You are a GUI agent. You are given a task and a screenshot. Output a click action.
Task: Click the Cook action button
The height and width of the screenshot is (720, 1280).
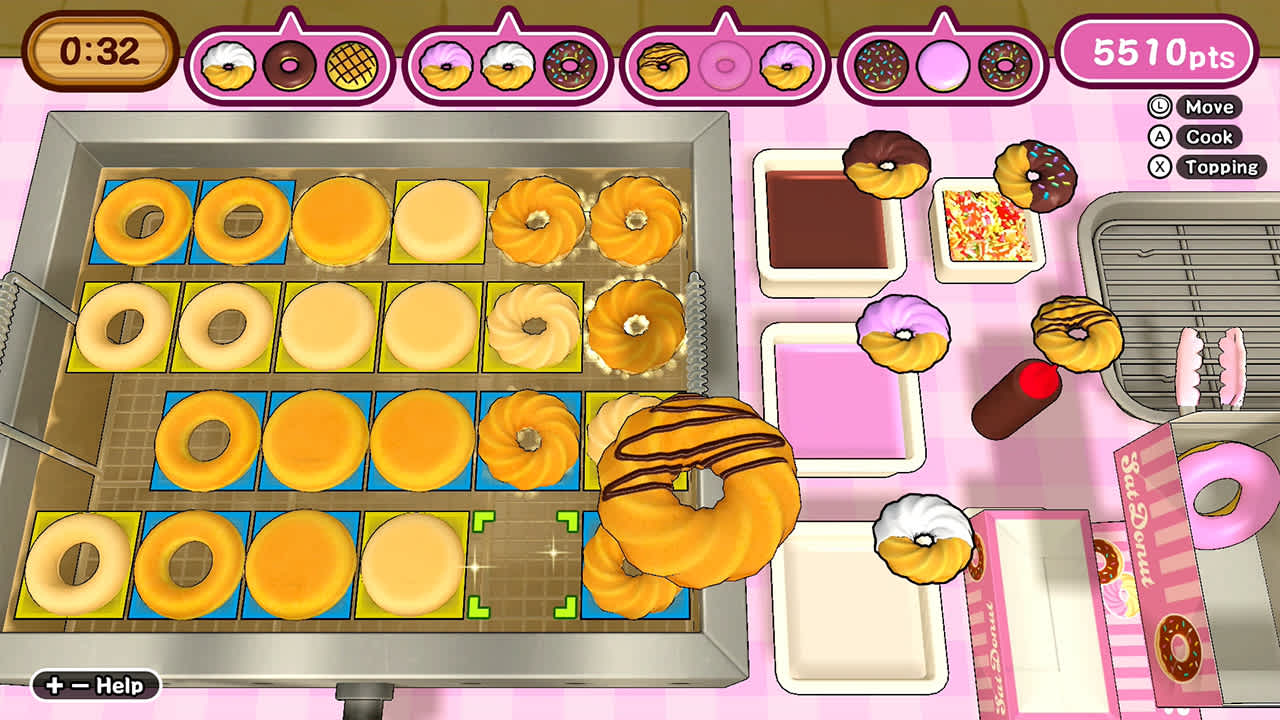point(1218,137)
